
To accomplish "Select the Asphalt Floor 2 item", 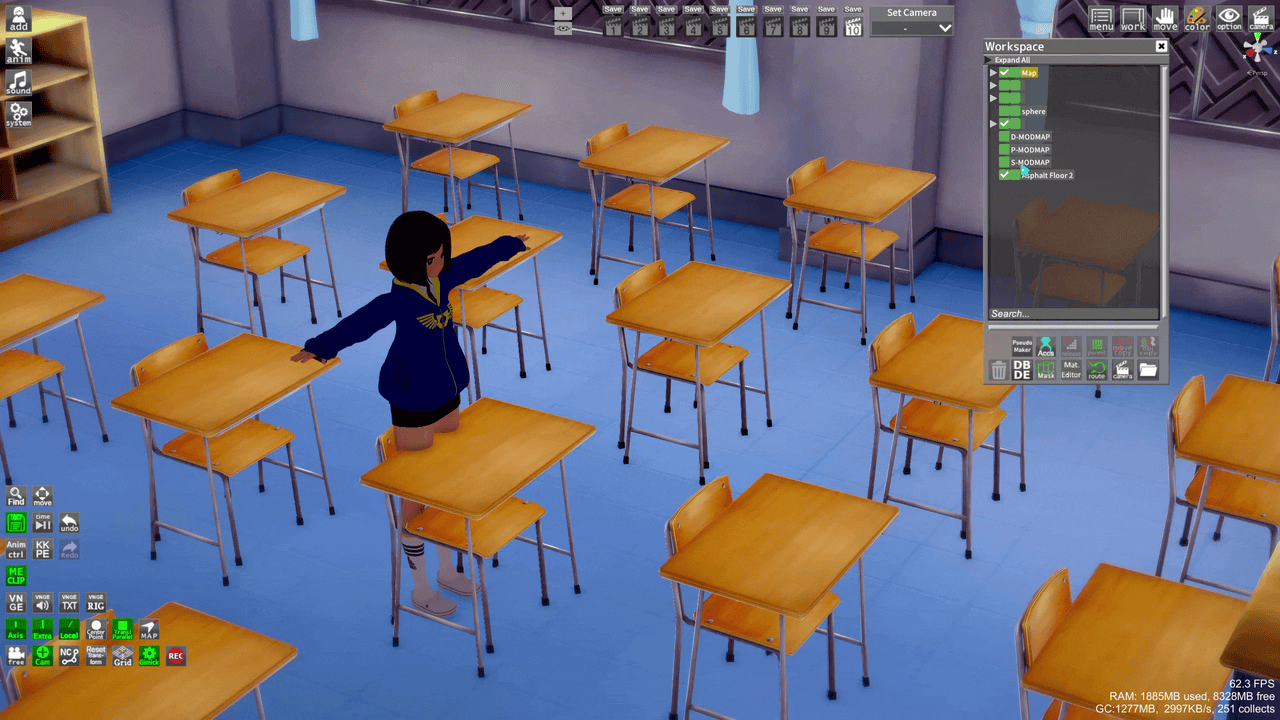I will tap(1046, 176).
